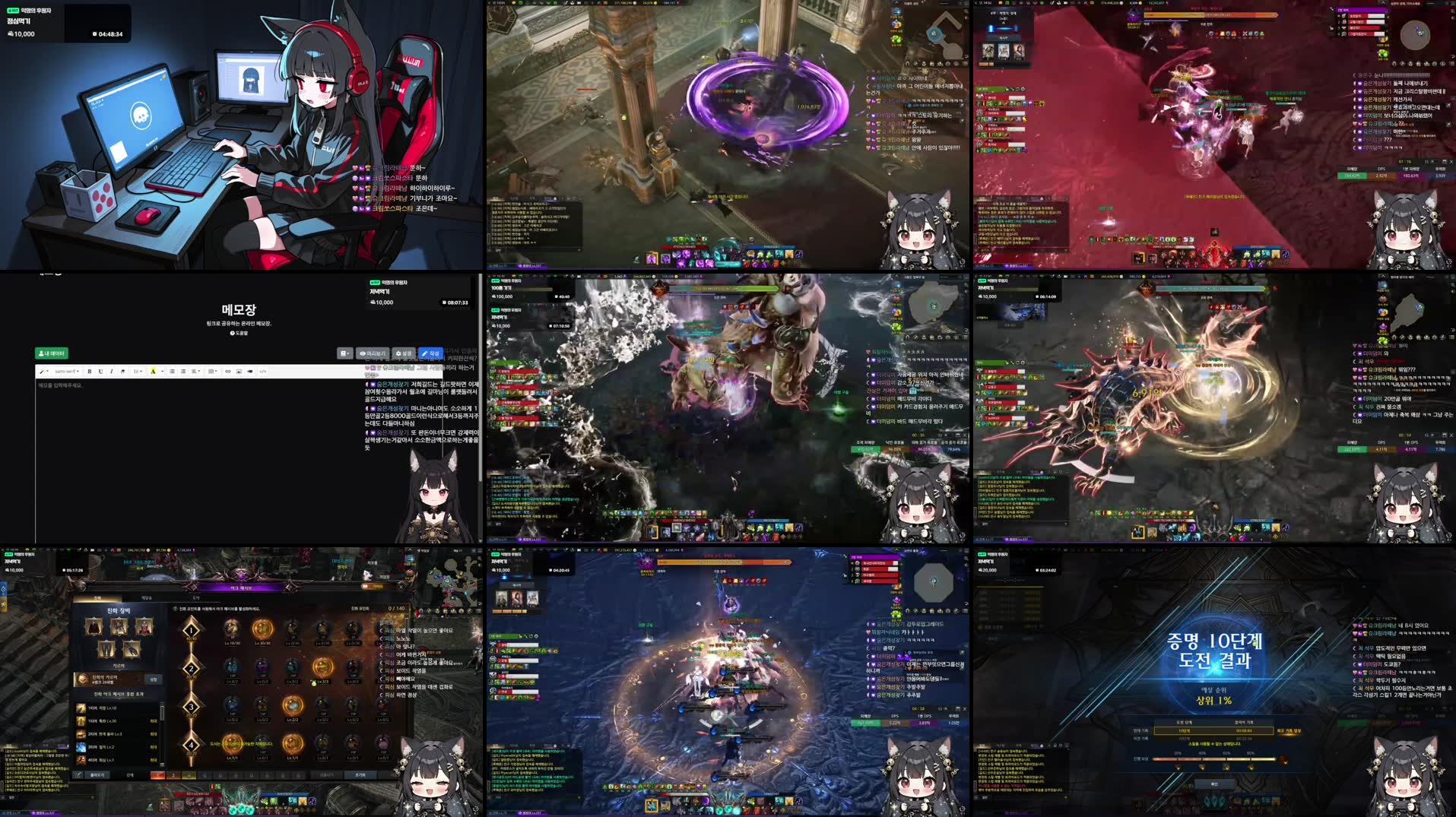This screenshot has height=817, width=1456.
Task: Click the memo text input area
Action: click(198, 456)
